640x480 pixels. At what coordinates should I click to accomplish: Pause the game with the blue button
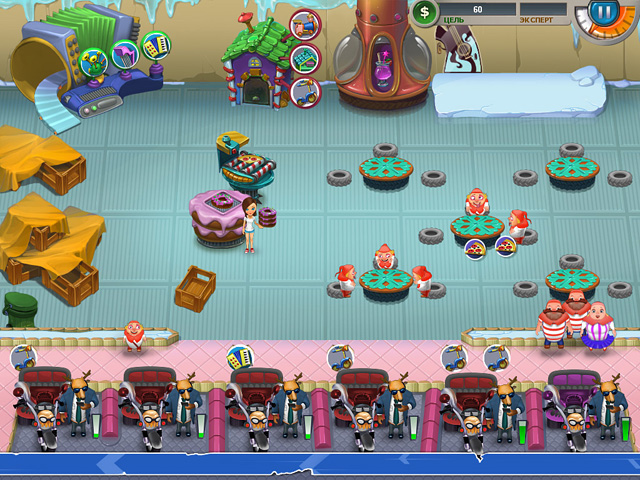click(x=604, y=14)
